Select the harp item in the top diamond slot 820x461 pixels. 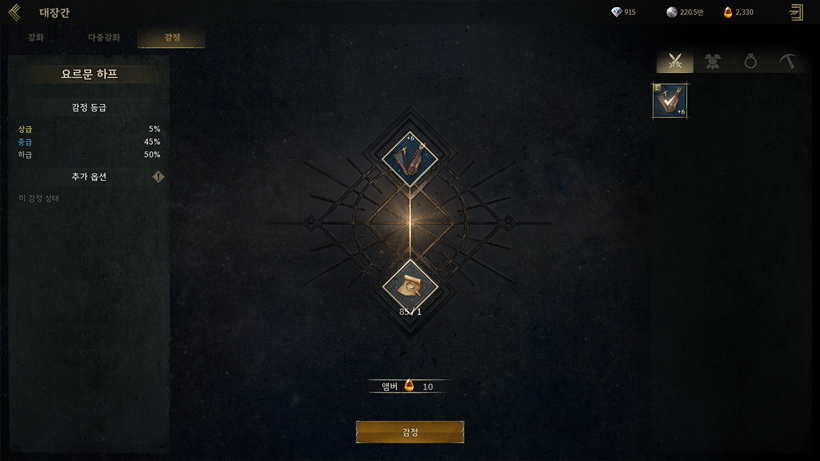point(410,157)
